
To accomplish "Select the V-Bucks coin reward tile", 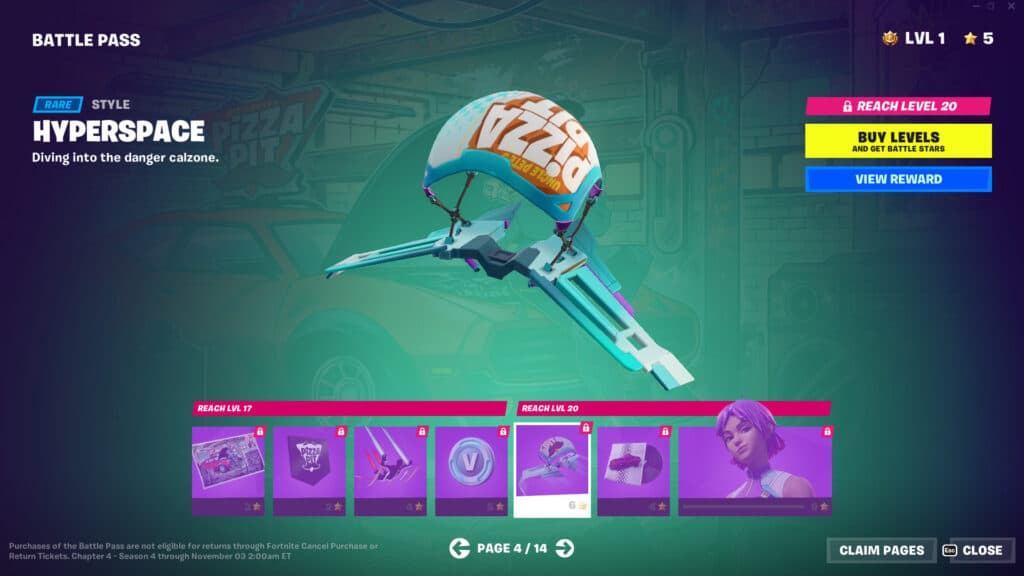I will (471, 470).
